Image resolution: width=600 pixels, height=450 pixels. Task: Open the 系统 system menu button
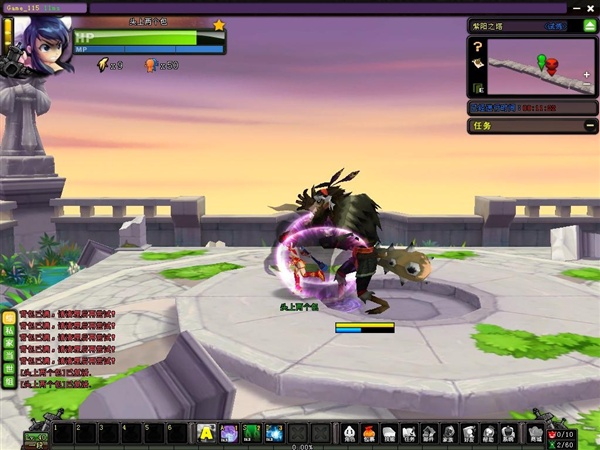[x=508, y=433]
